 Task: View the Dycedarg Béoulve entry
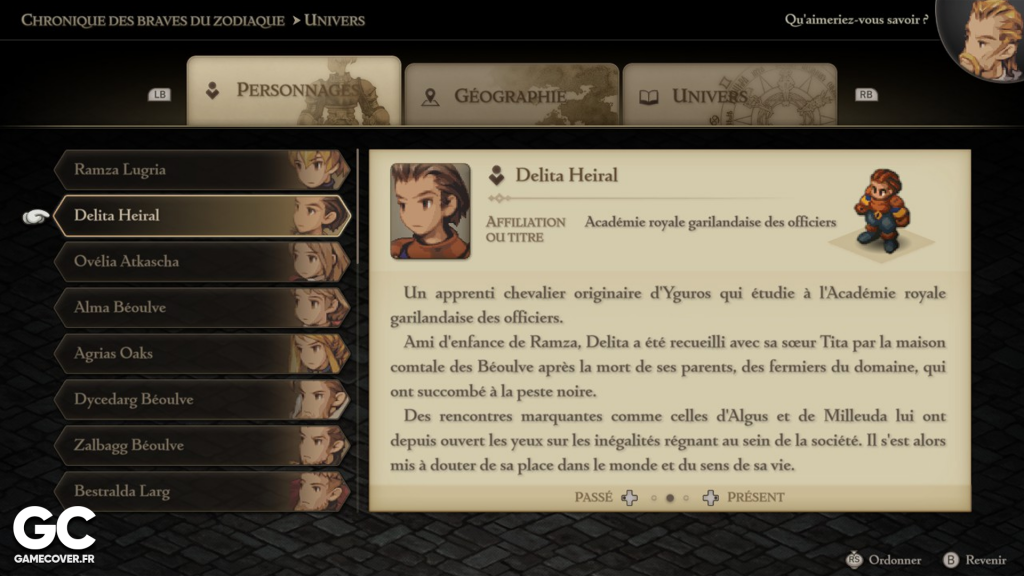200,400
